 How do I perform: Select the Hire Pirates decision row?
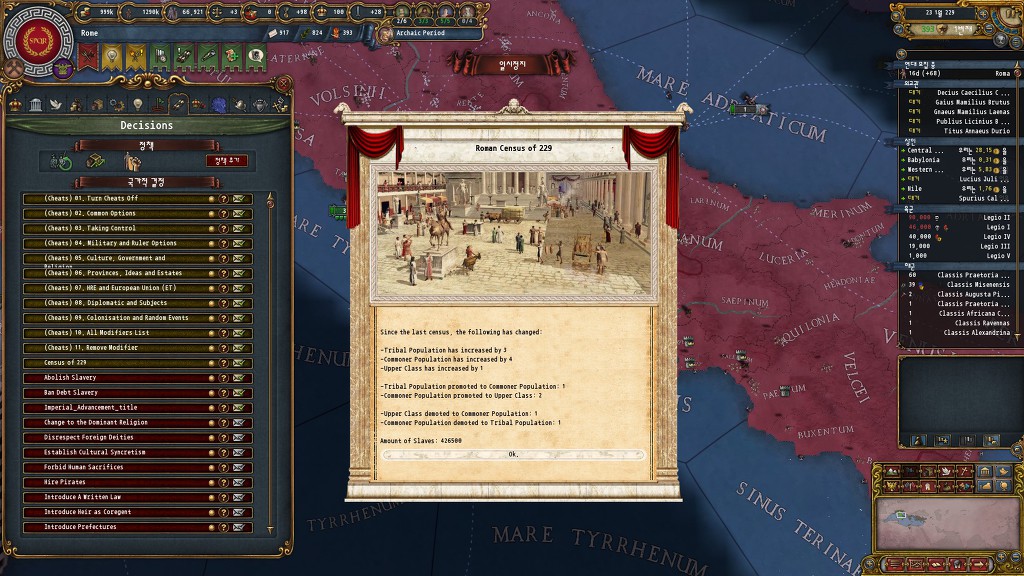tap(115, 483)
